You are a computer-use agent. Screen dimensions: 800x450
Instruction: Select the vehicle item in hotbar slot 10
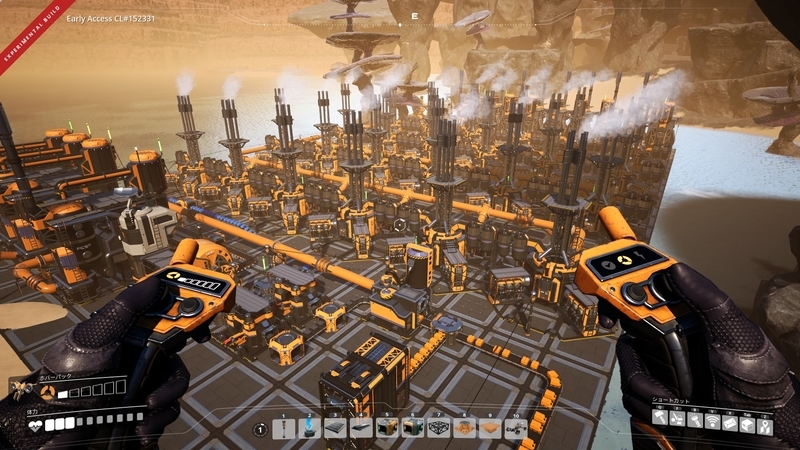517,428
